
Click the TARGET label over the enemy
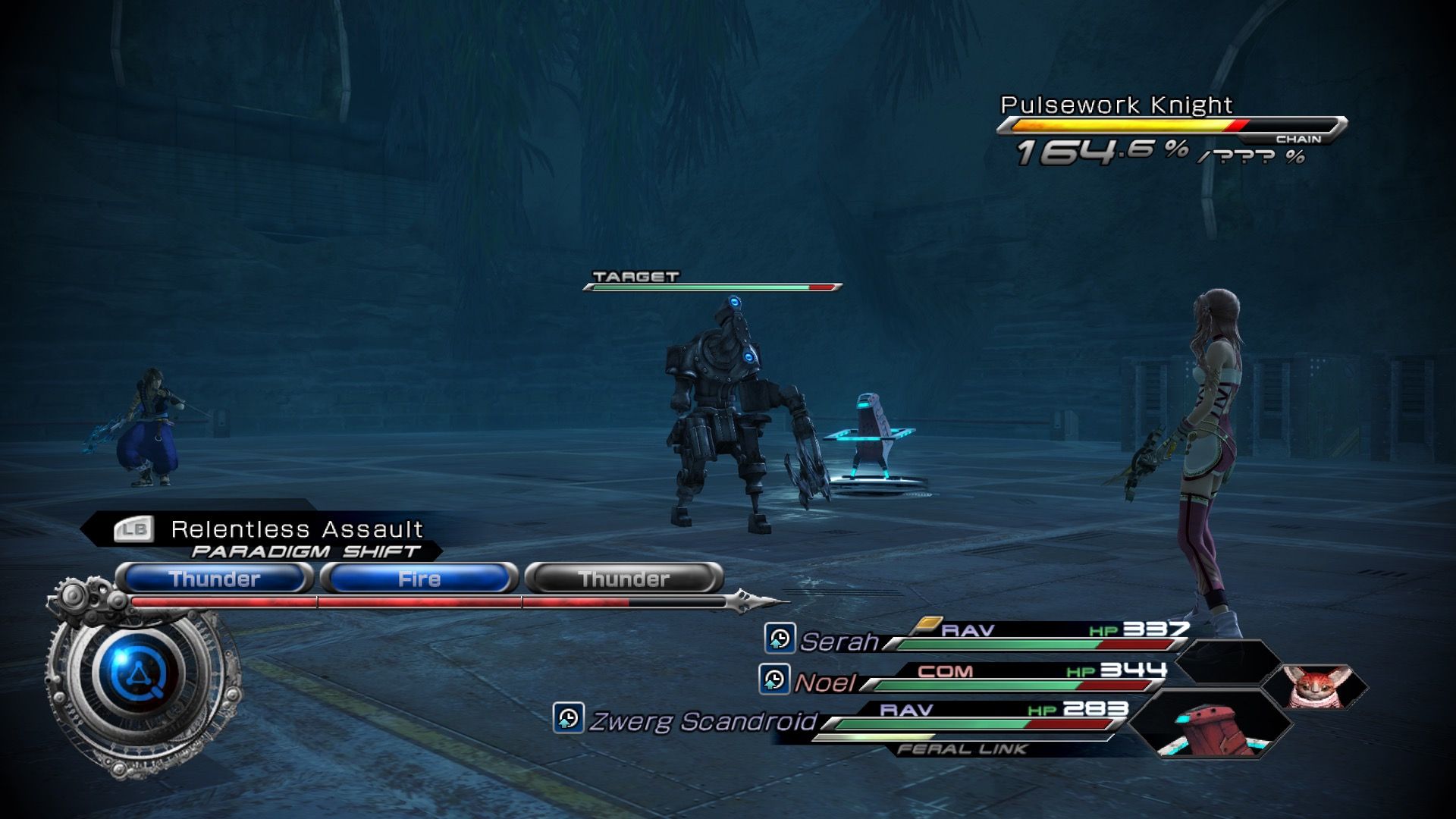[635, 275]
